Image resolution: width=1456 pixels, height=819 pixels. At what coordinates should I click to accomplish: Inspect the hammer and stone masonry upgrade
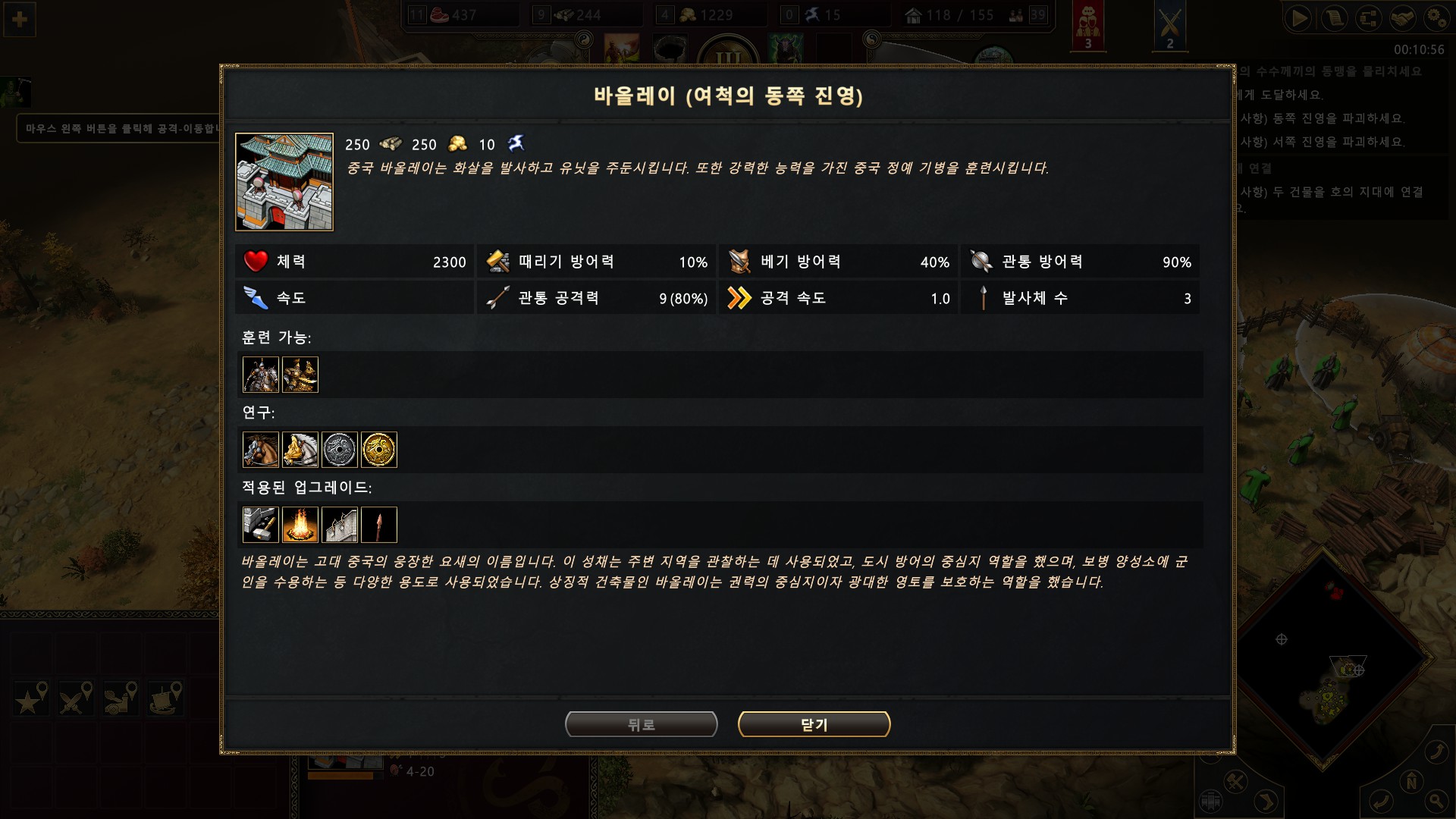pos(261,525)
